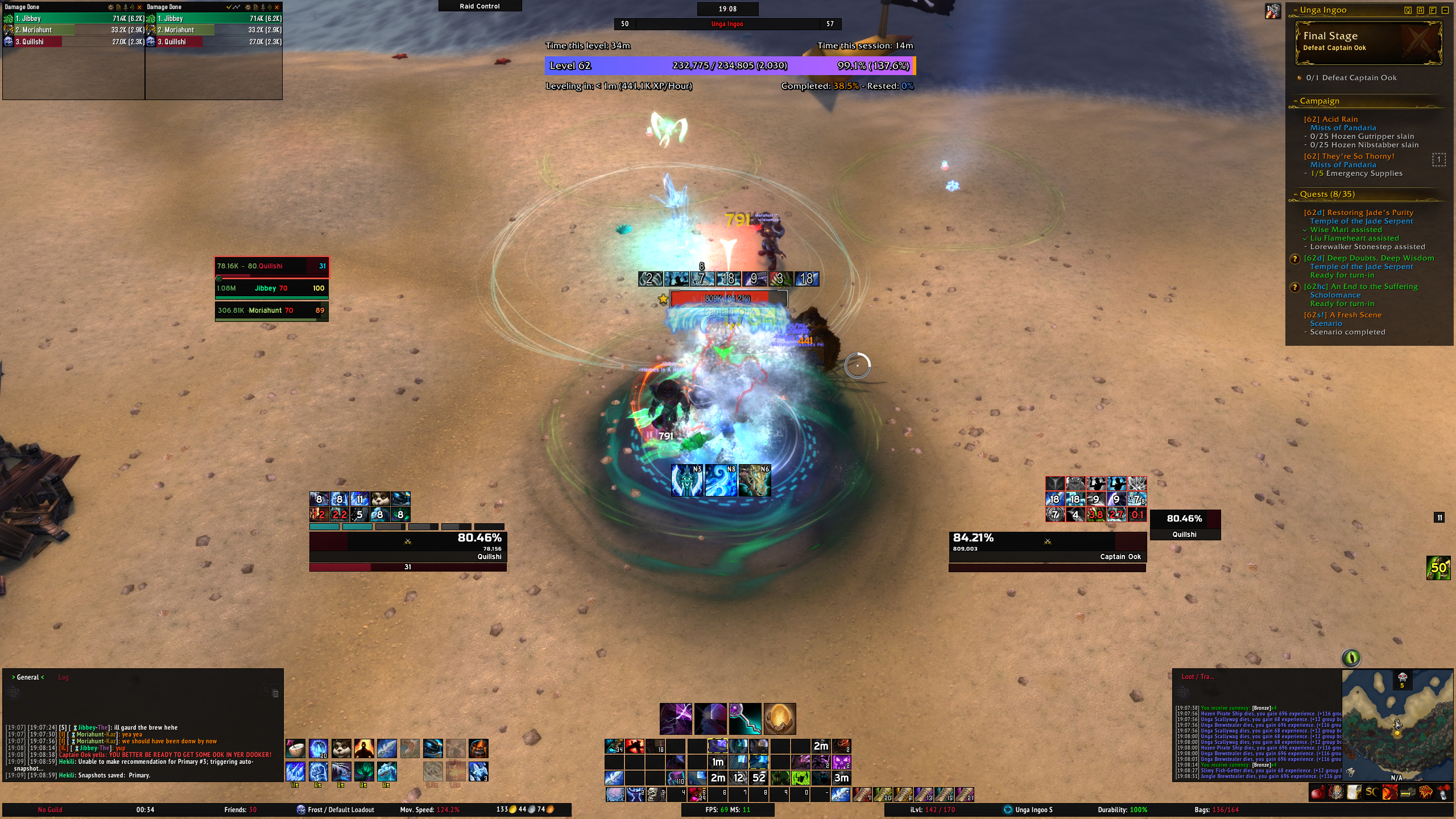Select the General chat tab
Viewport: 1456px width, 819px height.
[28, 677]
